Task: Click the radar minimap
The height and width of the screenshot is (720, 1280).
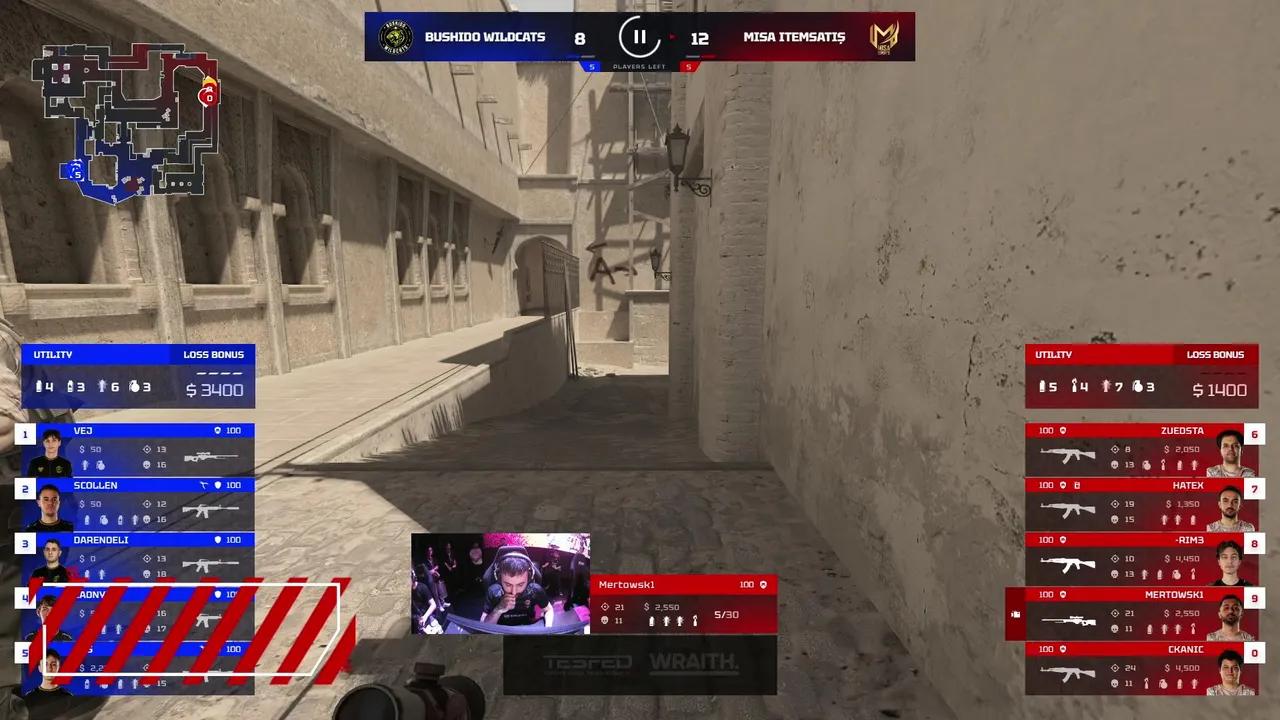Action: [125, 118]
